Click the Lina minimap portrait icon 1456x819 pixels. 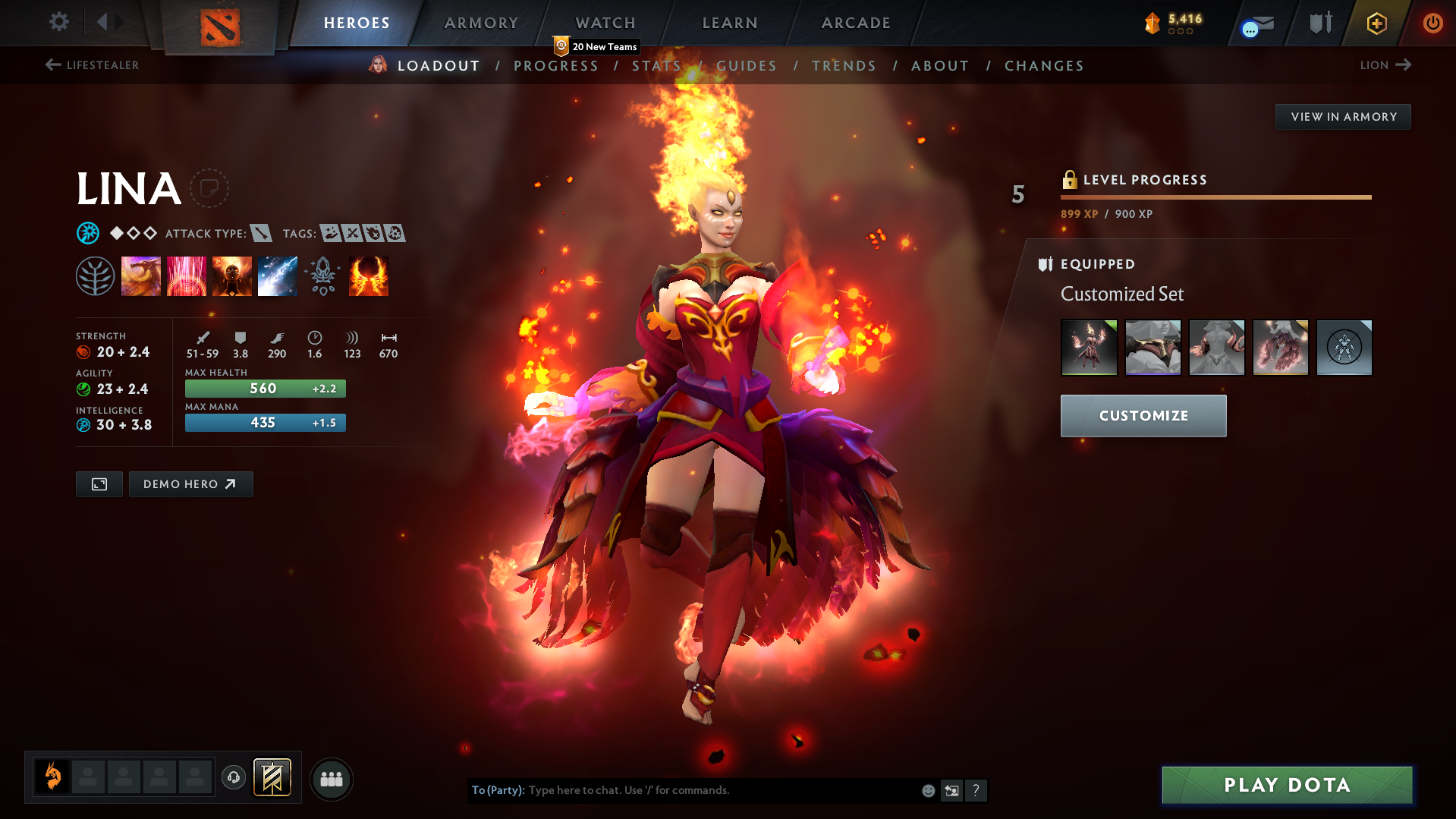click(52, 776)
